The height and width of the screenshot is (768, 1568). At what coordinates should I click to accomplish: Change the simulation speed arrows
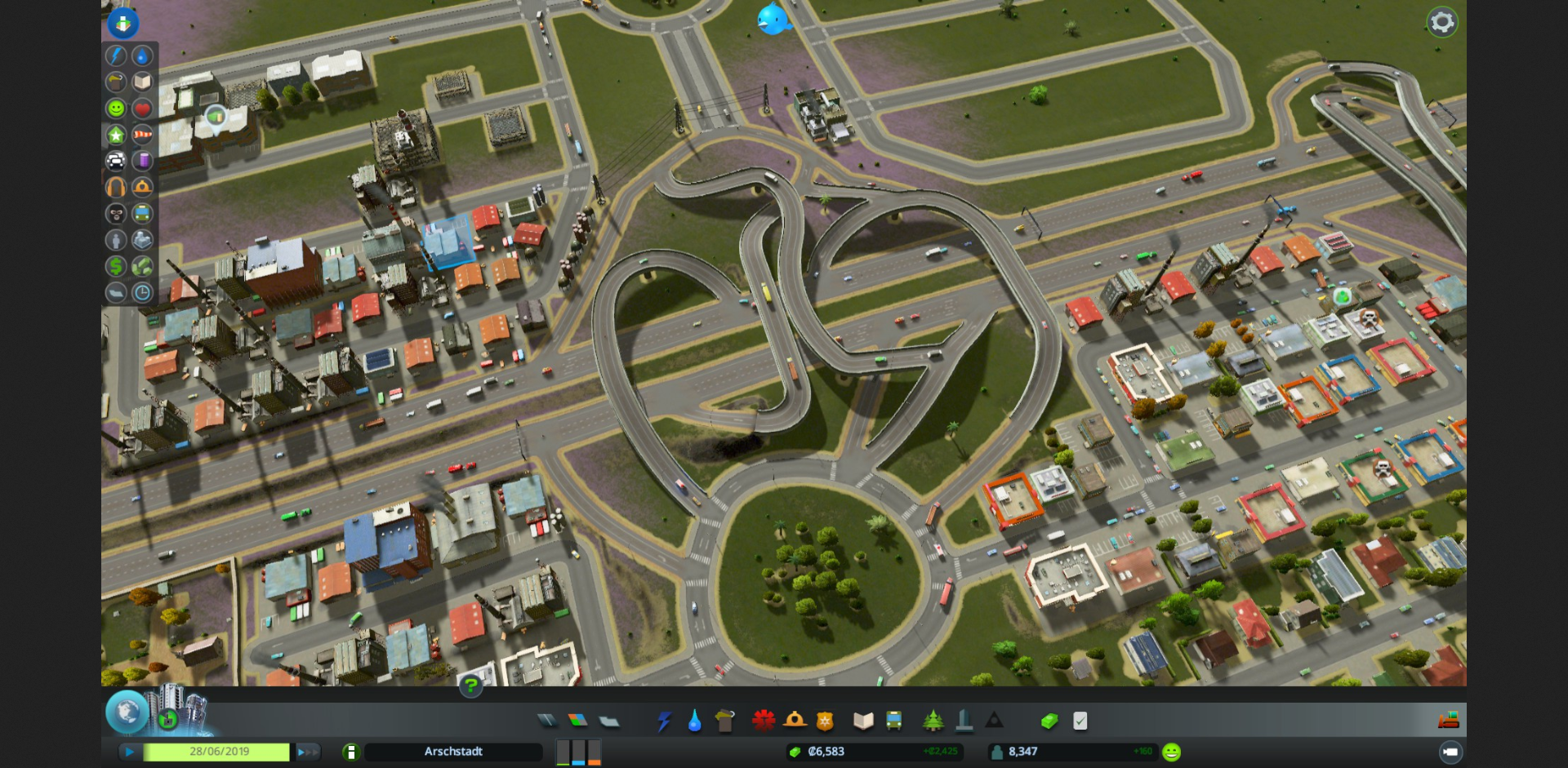coord(307,752)
